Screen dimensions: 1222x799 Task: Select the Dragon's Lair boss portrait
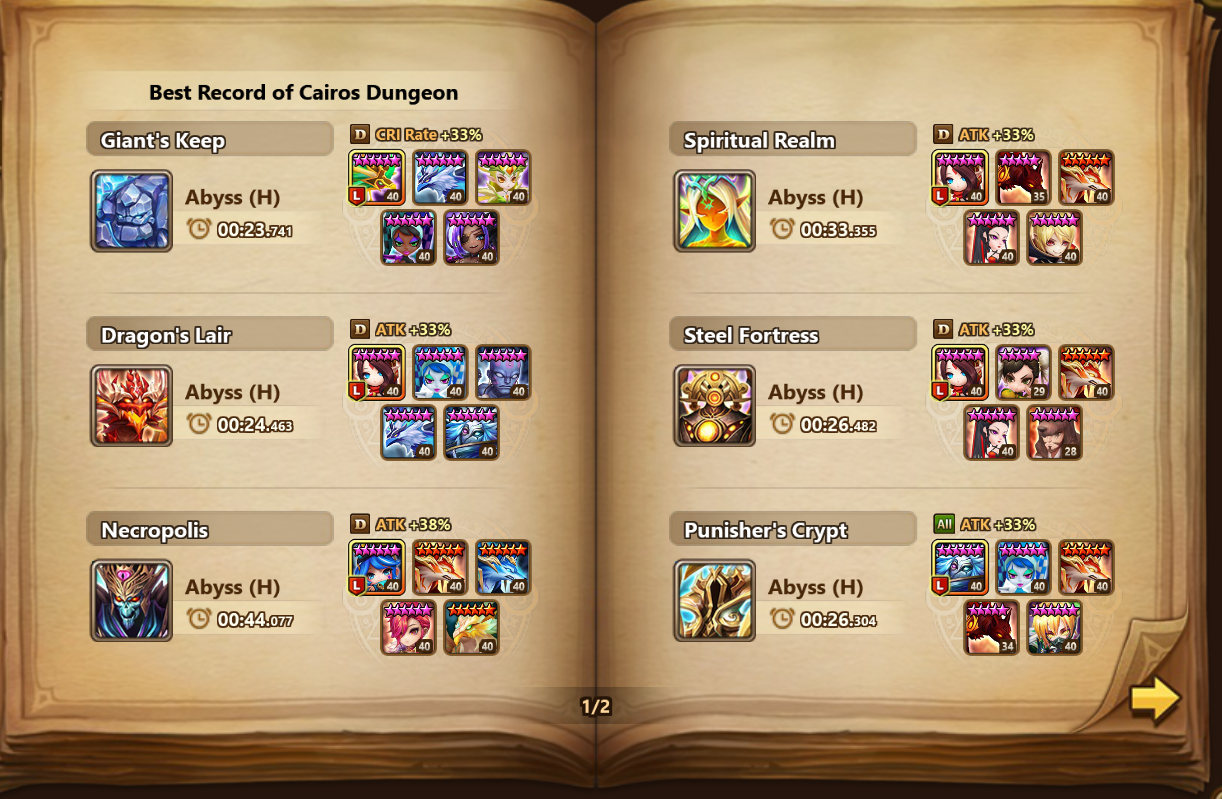pyautogui.click(x=131, y=405)
